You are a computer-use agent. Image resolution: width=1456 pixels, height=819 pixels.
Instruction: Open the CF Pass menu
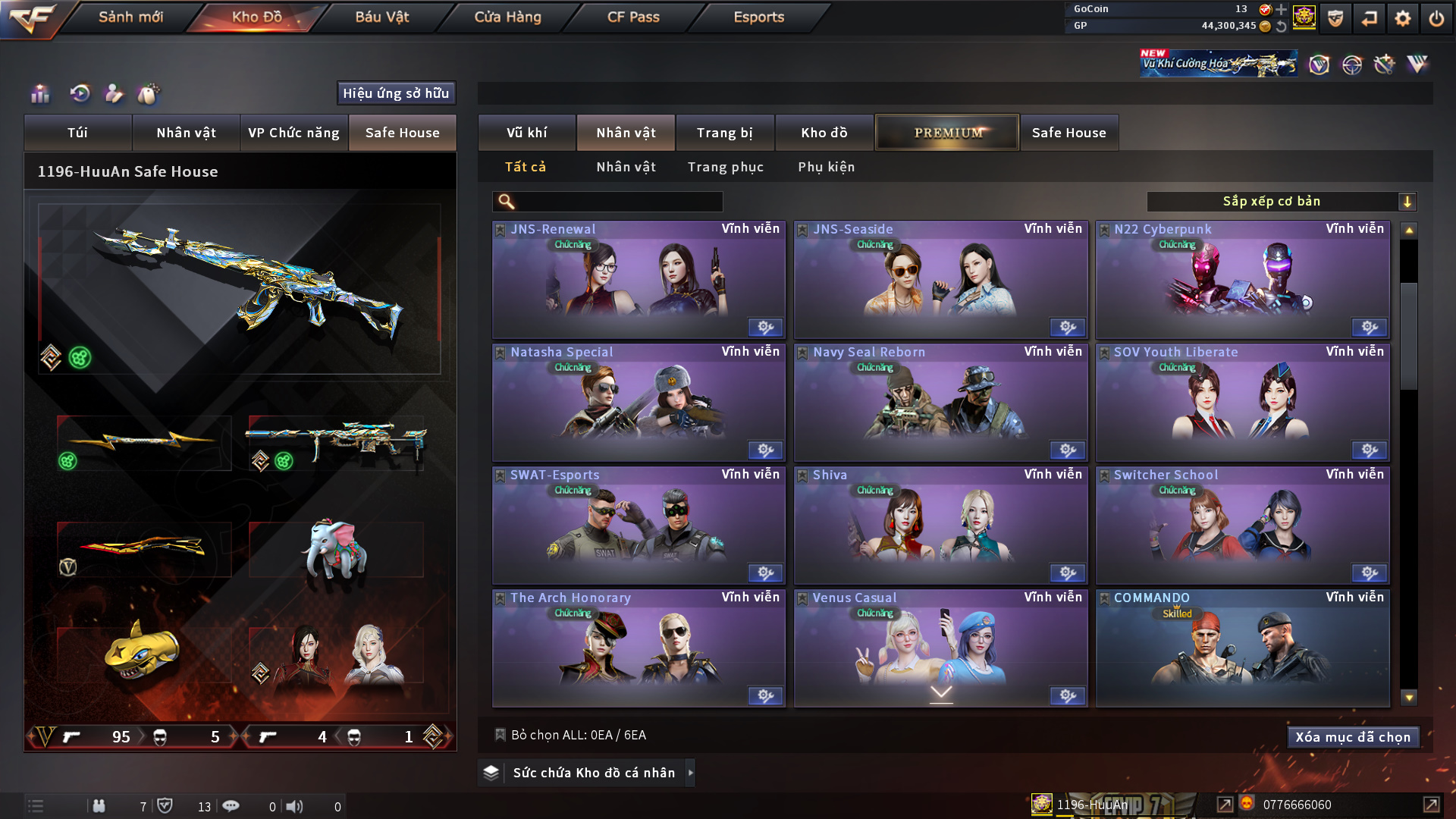click(x=633, y=17)
